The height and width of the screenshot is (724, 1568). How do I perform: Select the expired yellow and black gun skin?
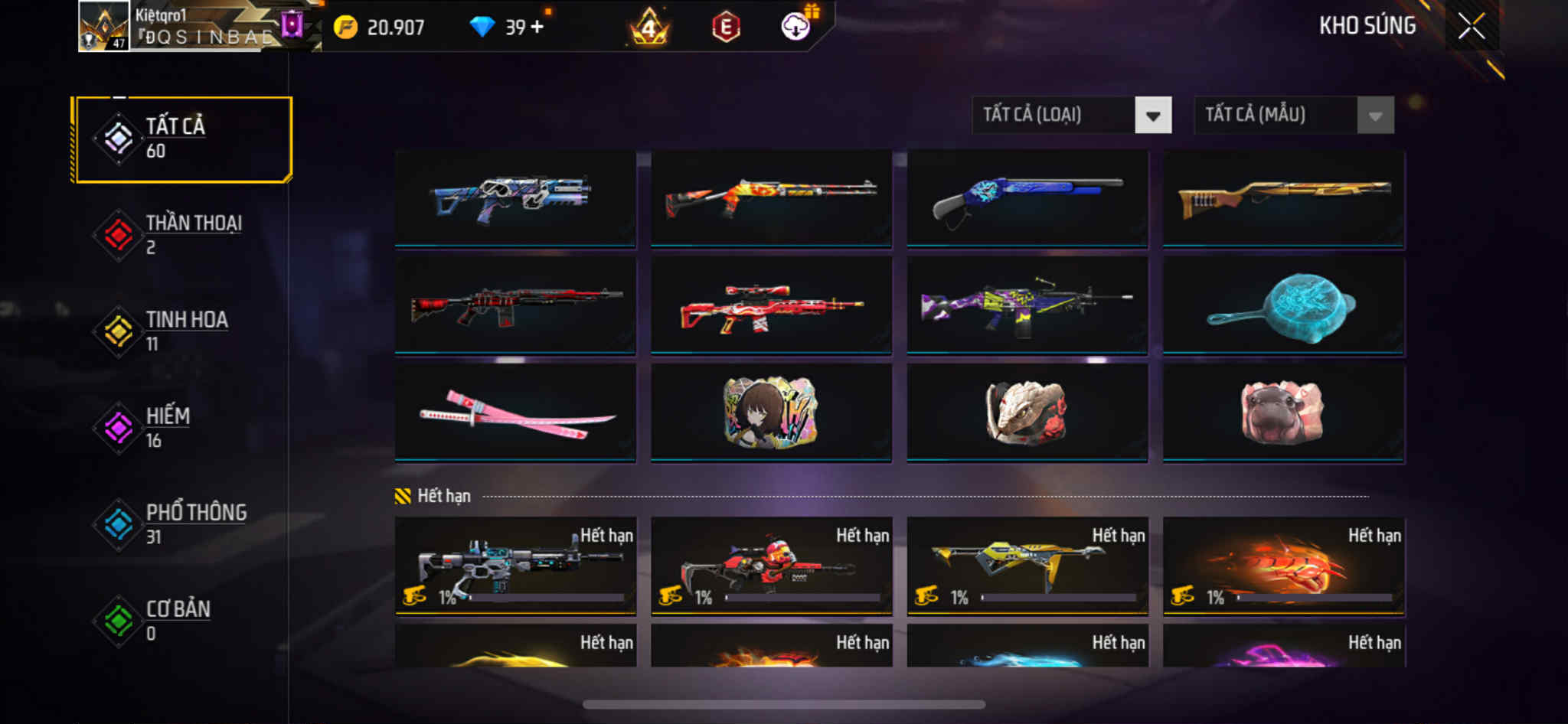tap(1027, 566)
